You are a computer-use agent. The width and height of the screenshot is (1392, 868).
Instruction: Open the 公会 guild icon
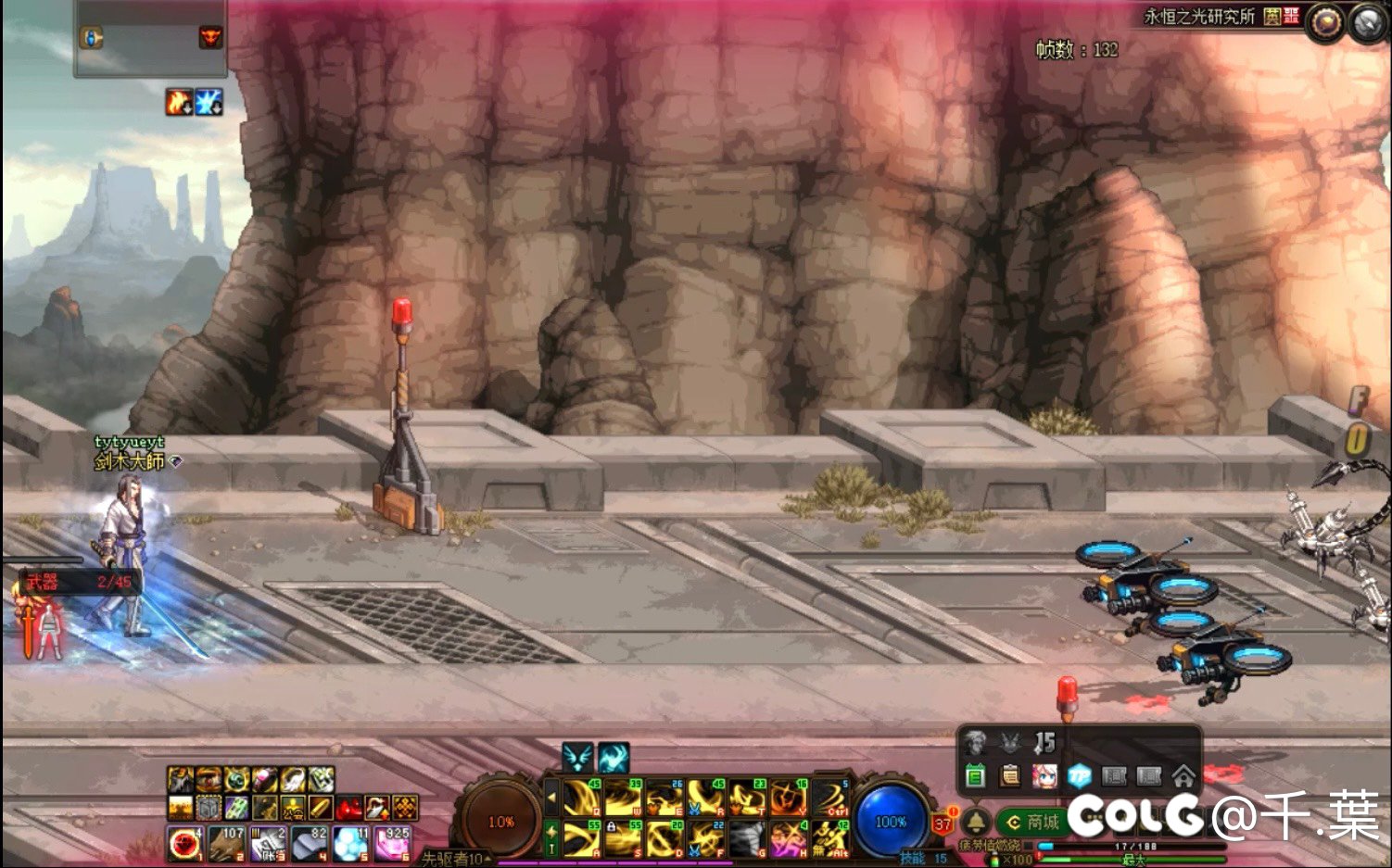292,808
